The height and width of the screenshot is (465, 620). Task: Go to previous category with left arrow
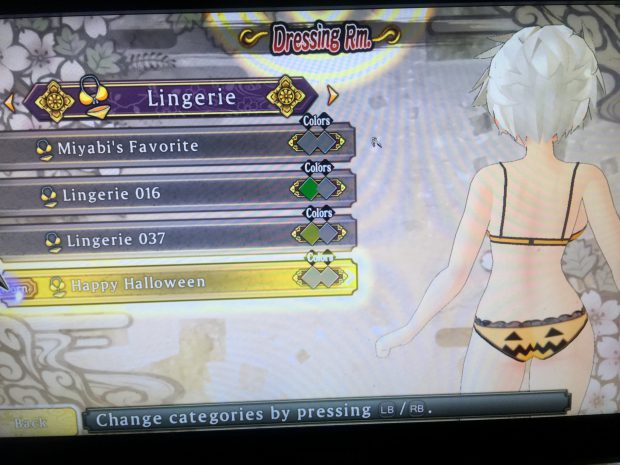9,101
